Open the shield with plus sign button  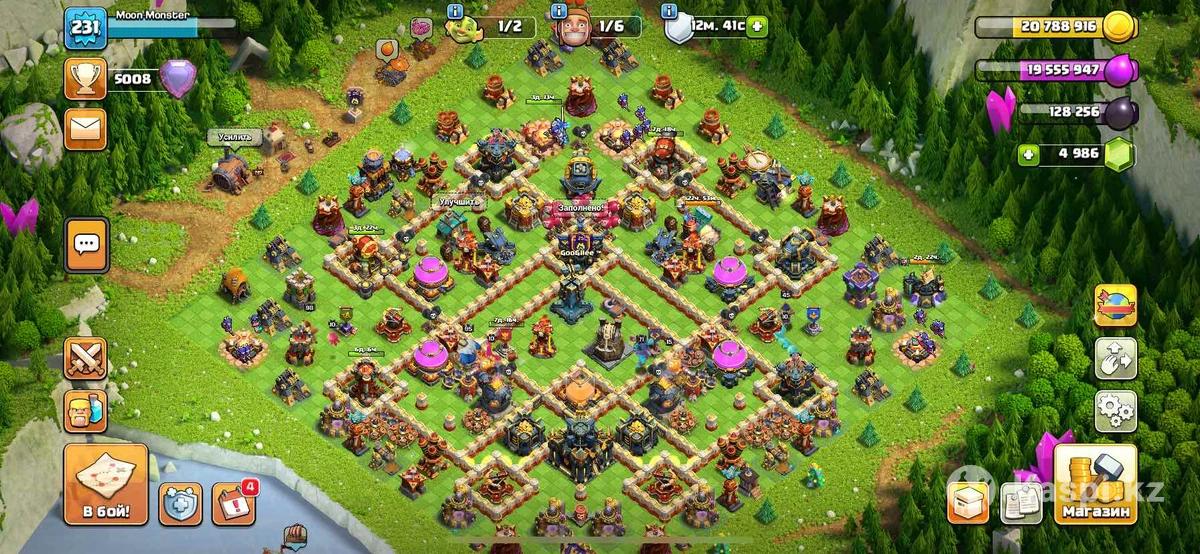point(180,504)
